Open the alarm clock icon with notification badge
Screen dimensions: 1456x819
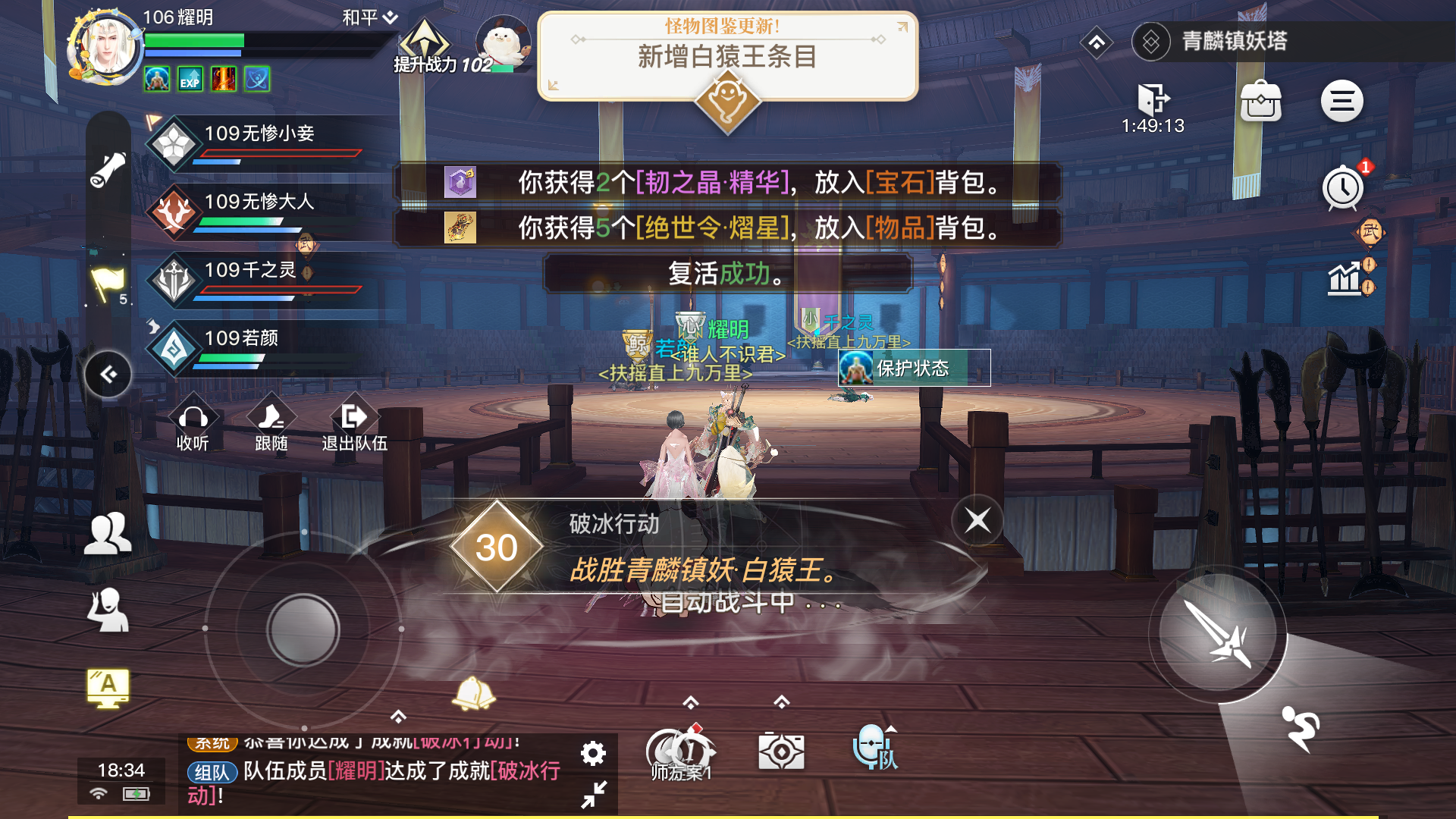click(1342, 188)
